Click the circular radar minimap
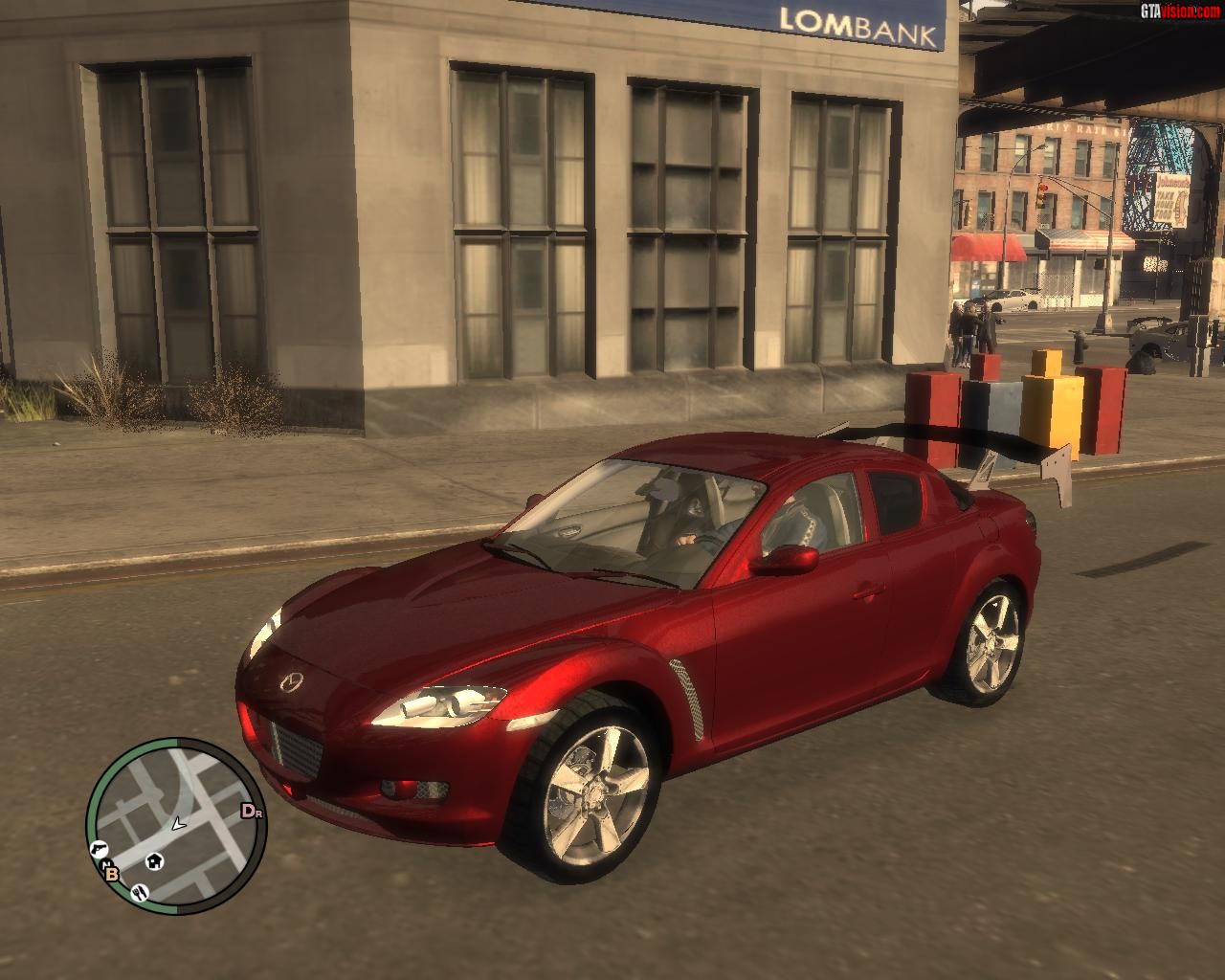 tap(175, 823)
